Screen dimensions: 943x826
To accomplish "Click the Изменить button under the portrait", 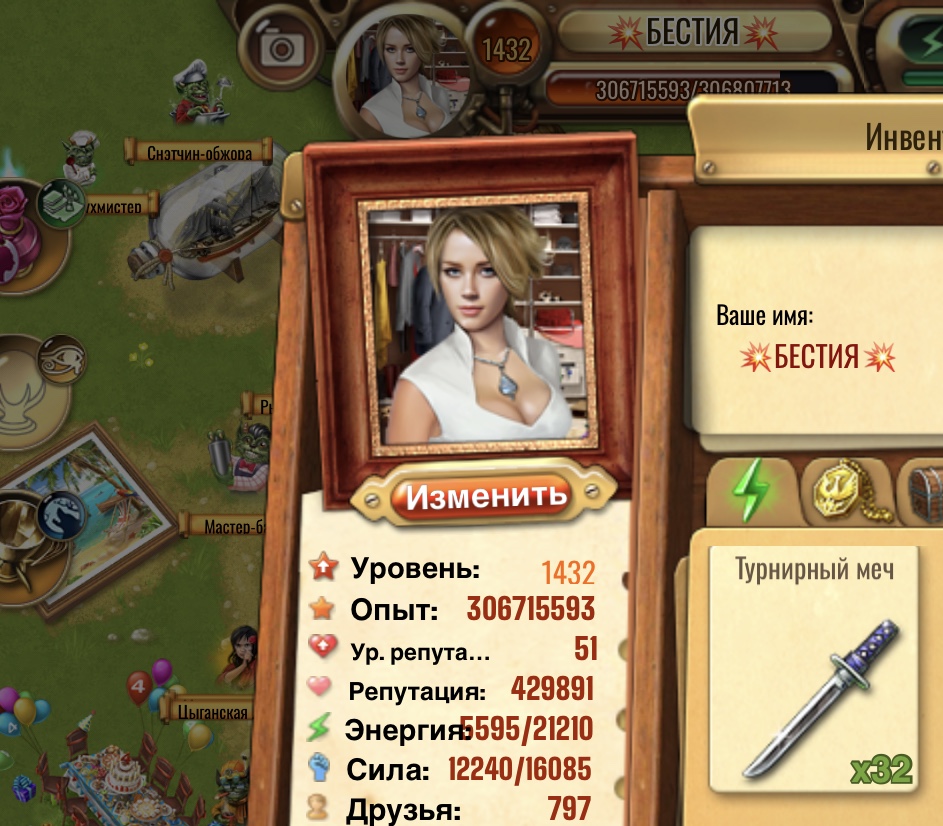I will pos(486,494).
